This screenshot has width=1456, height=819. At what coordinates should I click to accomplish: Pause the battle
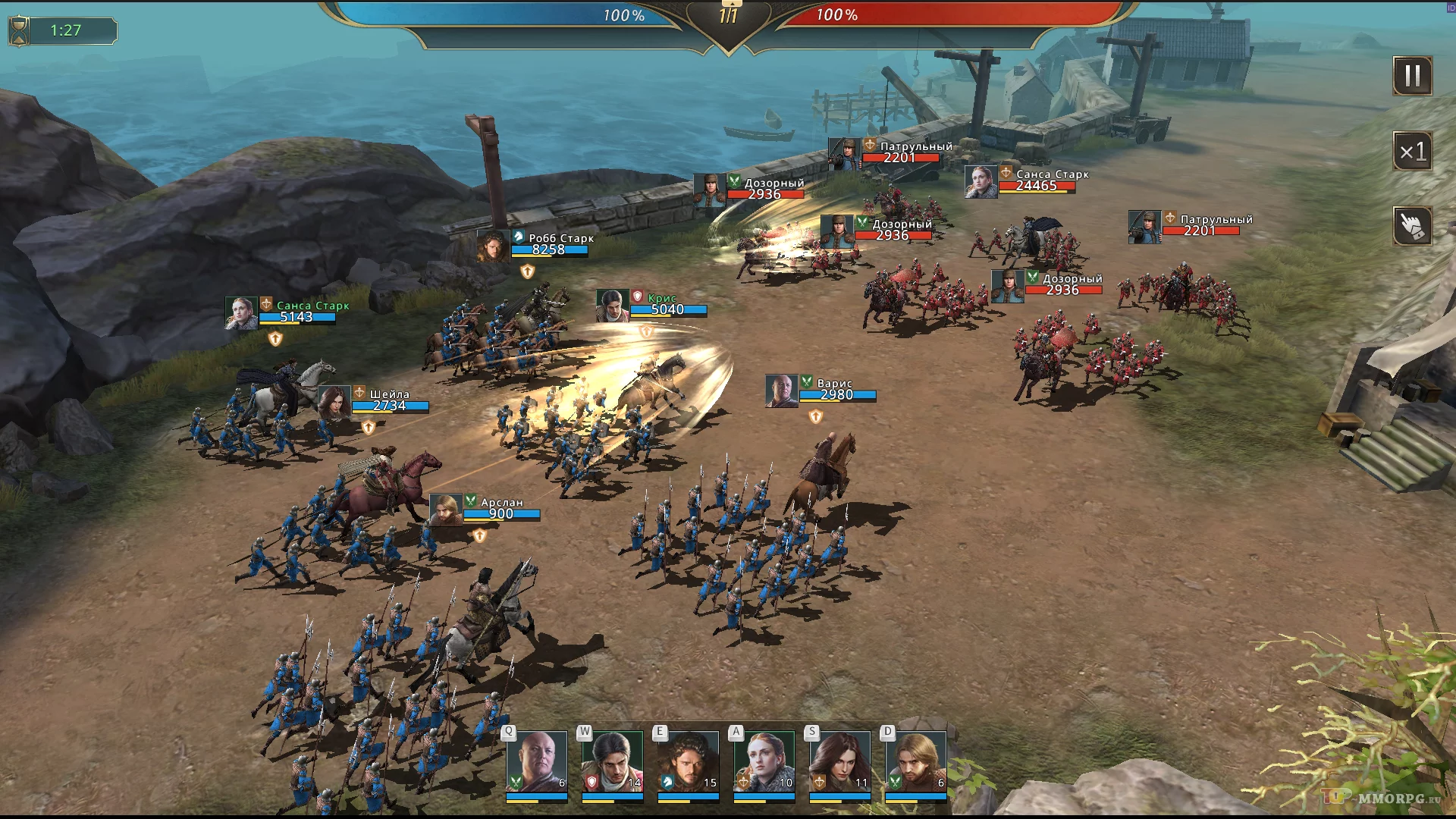pyautogui.click(x=1412, y=76)
